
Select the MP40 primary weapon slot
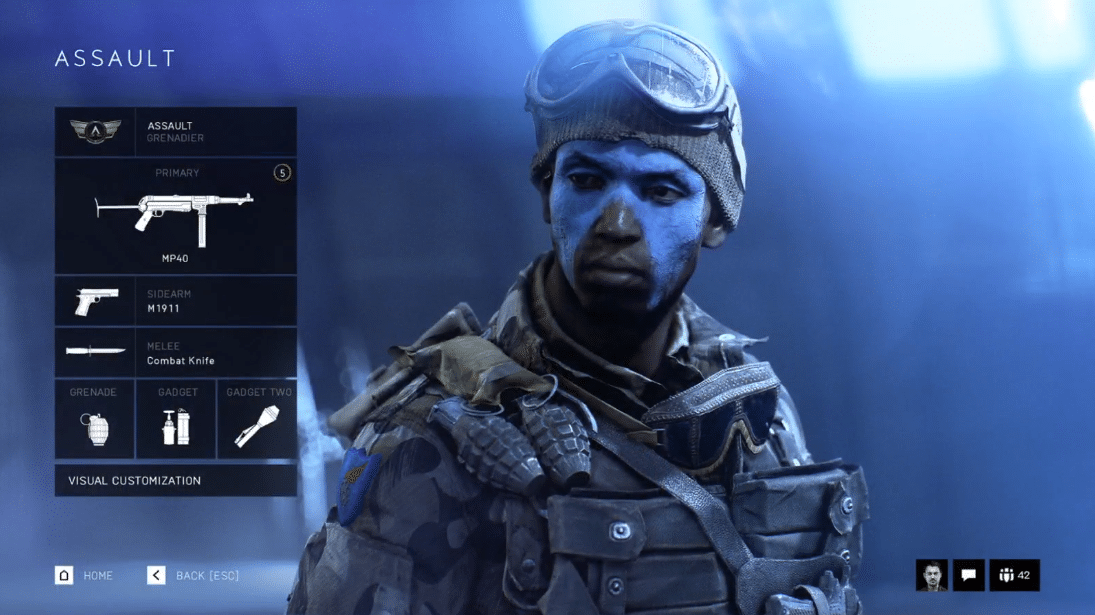coord(176,216)
